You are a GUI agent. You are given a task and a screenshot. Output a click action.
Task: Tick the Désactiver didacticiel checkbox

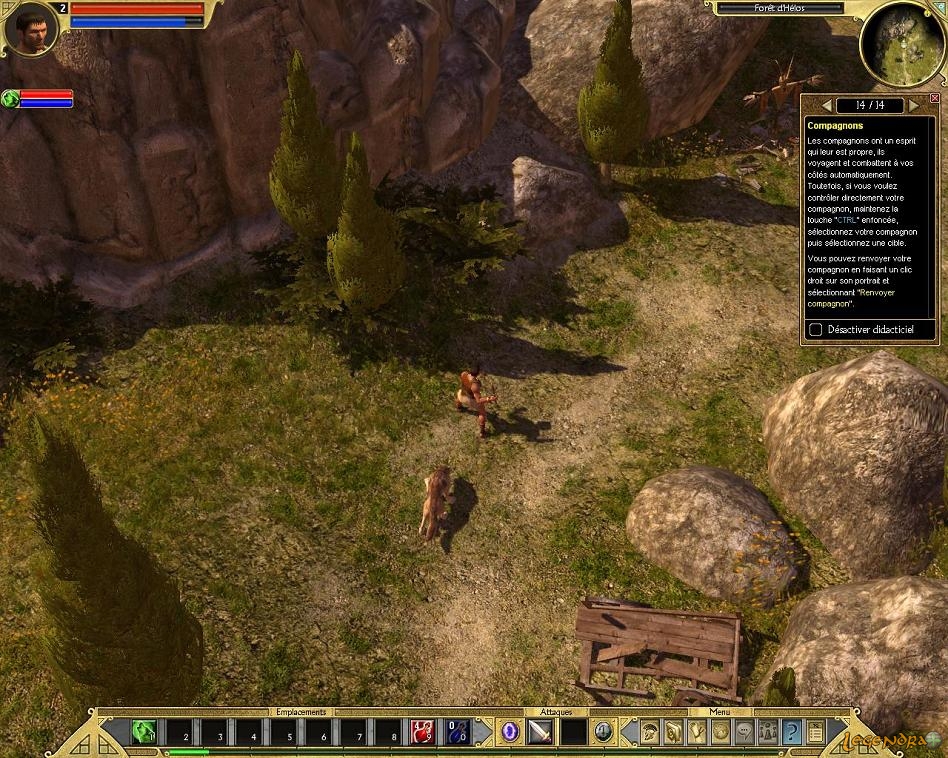[x=816, y=329]
